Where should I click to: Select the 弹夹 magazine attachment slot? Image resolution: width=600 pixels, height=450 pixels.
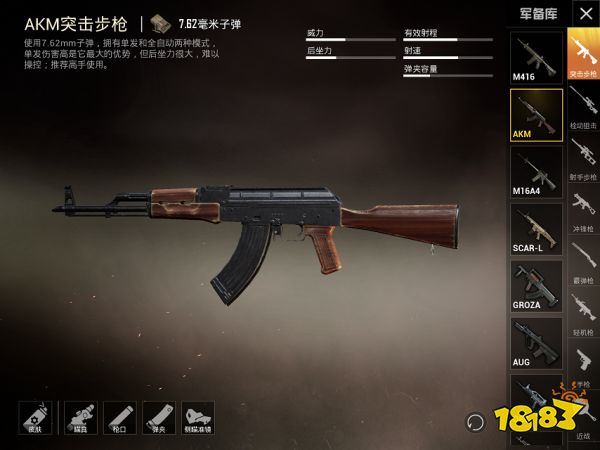point(158,418)
